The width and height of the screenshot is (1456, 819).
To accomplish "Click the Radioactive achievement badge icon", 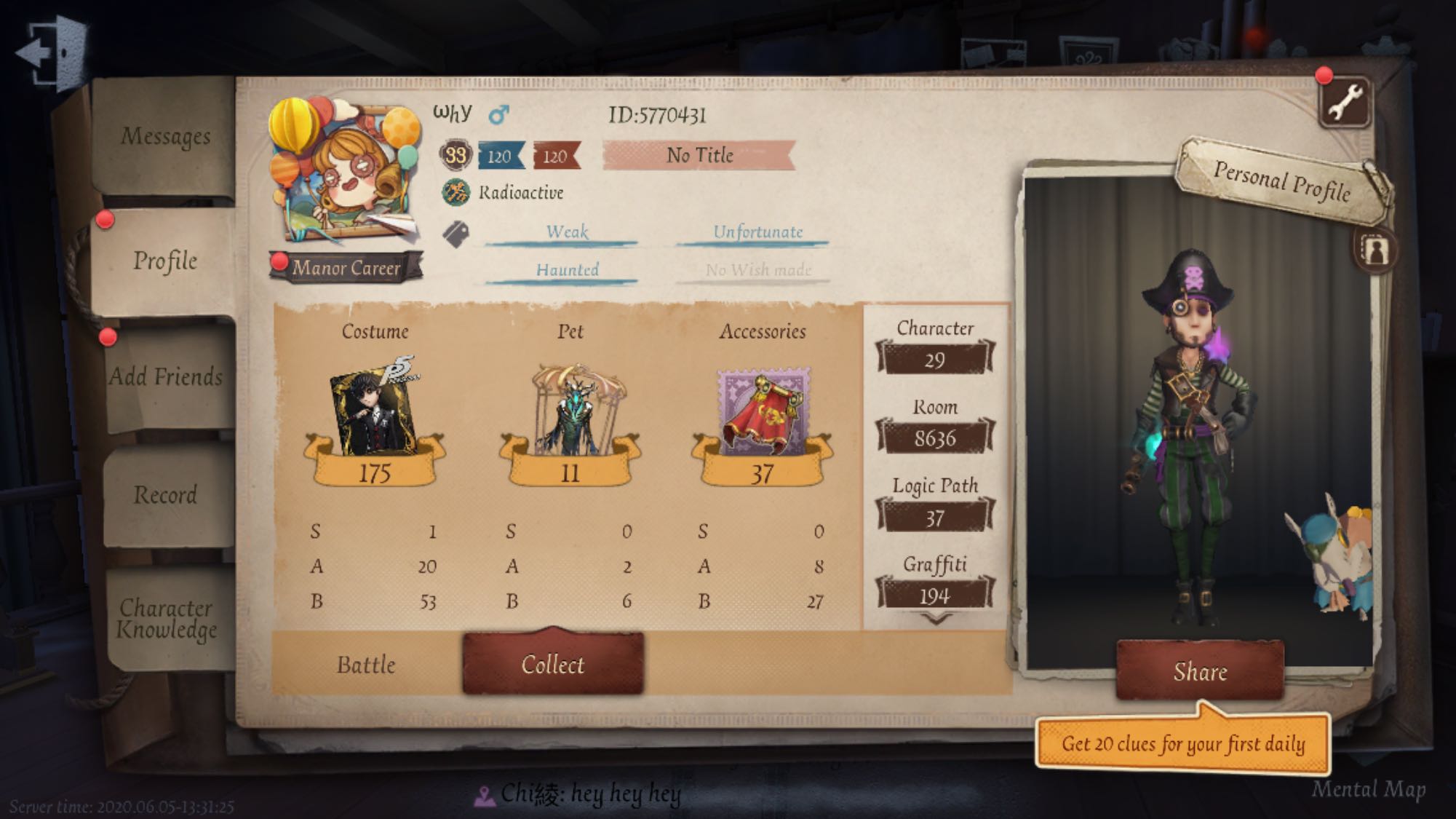I will coord(457,191).
